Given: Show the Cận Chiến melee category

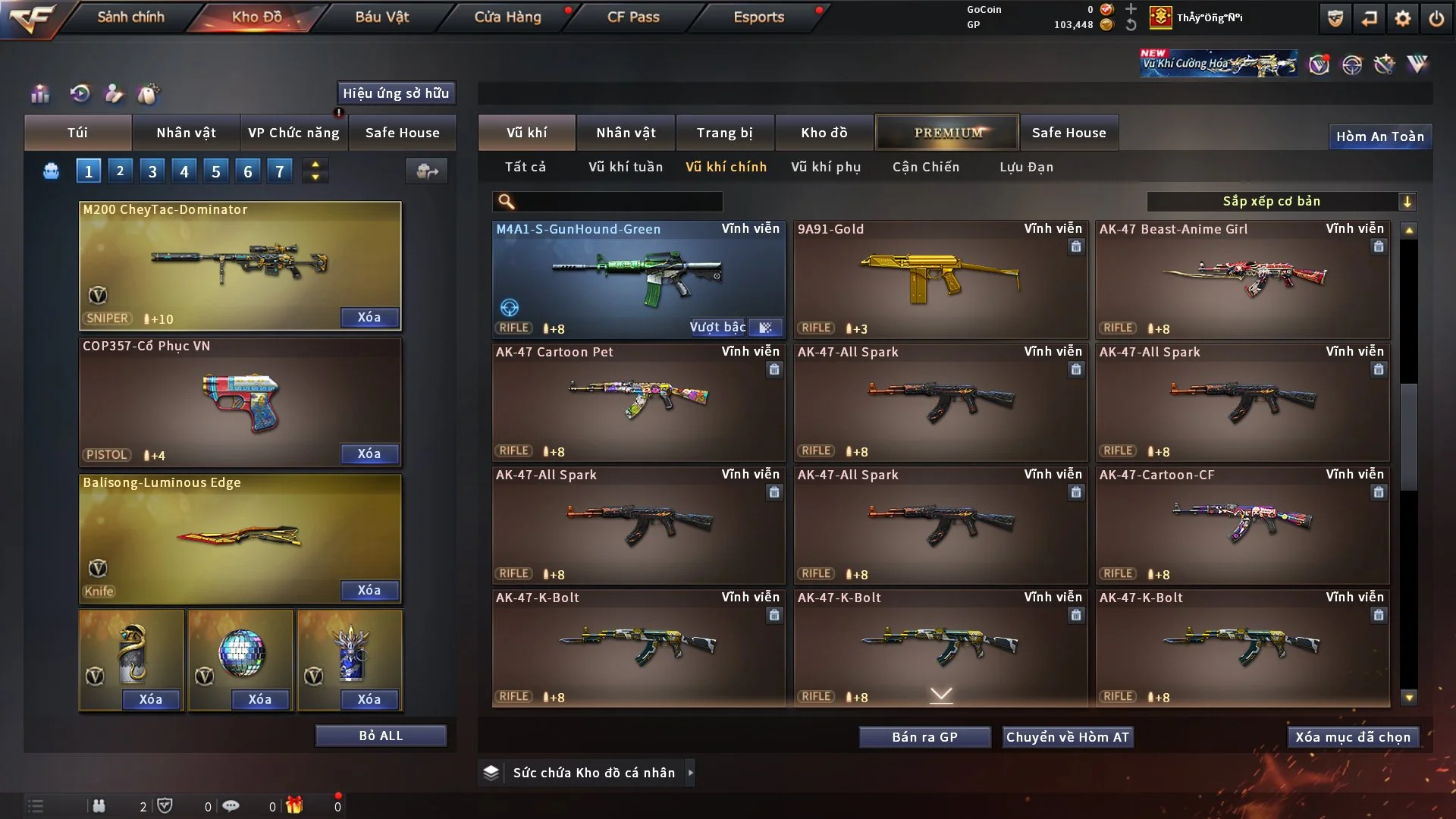Looking at the screenshot, I should (x=926, y=167).
